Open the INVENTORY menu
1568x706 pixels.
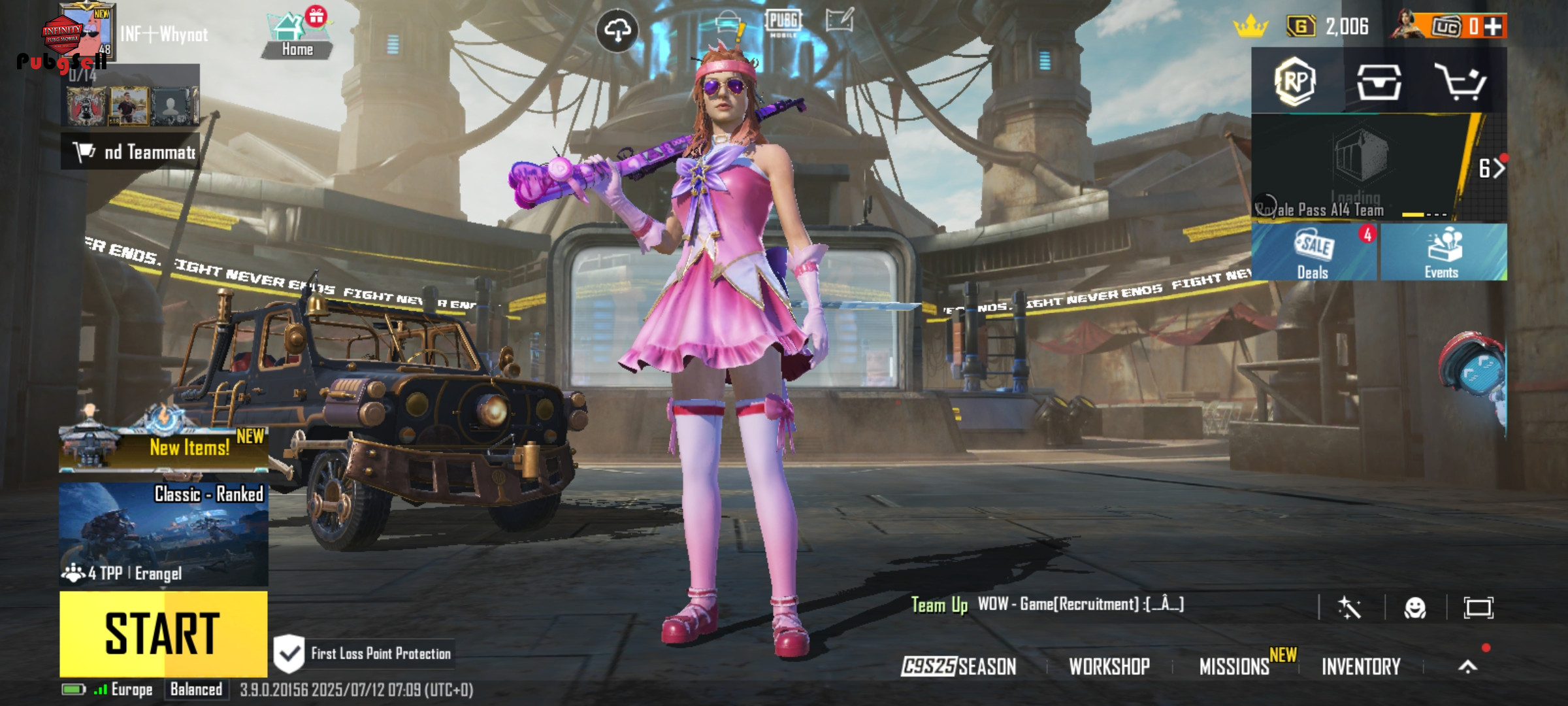[1361, 666]
